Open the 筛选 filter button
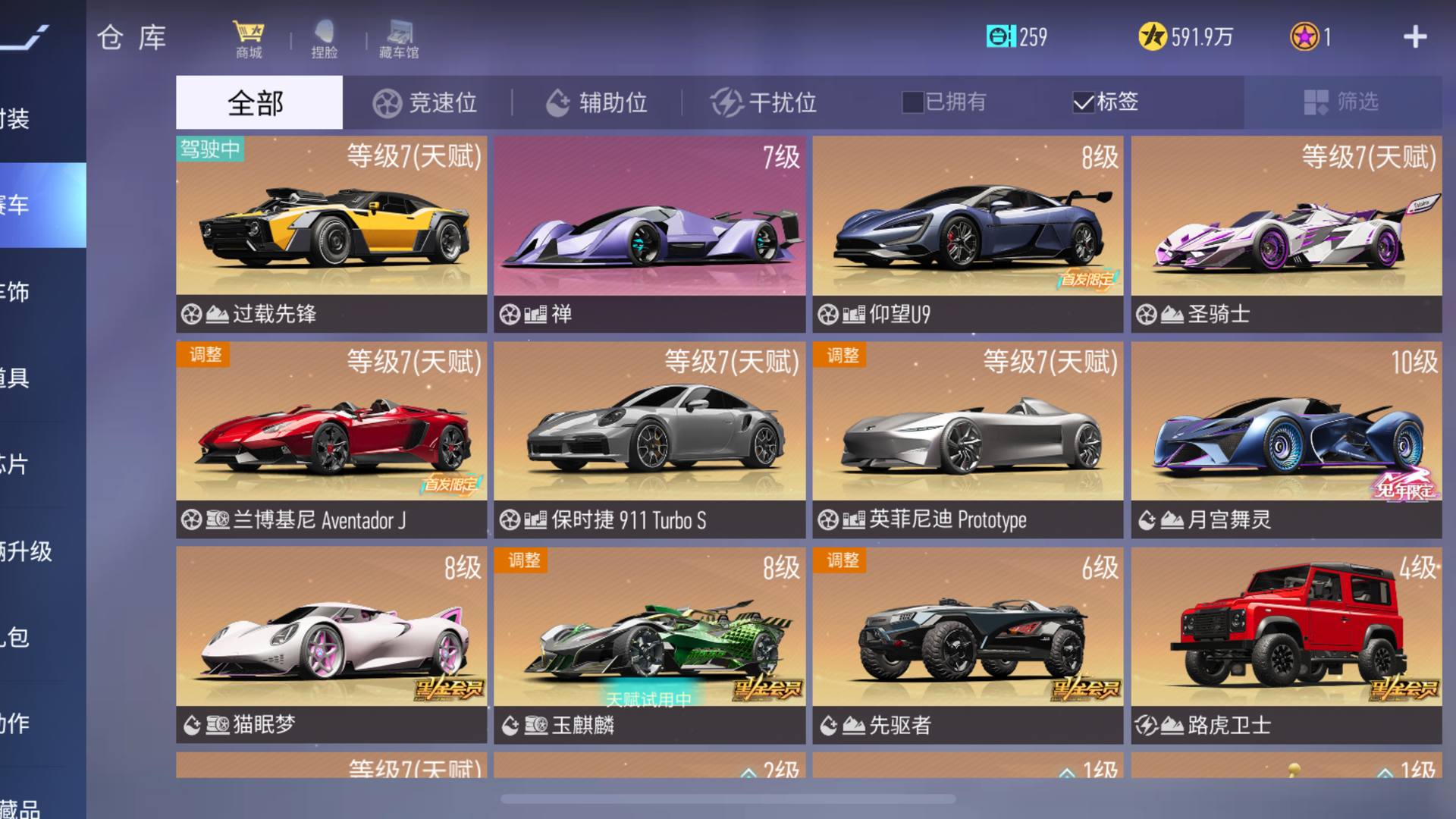The height and width of the screenshot is (819, 1456). pyautogui.click(x=1341, y=102)
